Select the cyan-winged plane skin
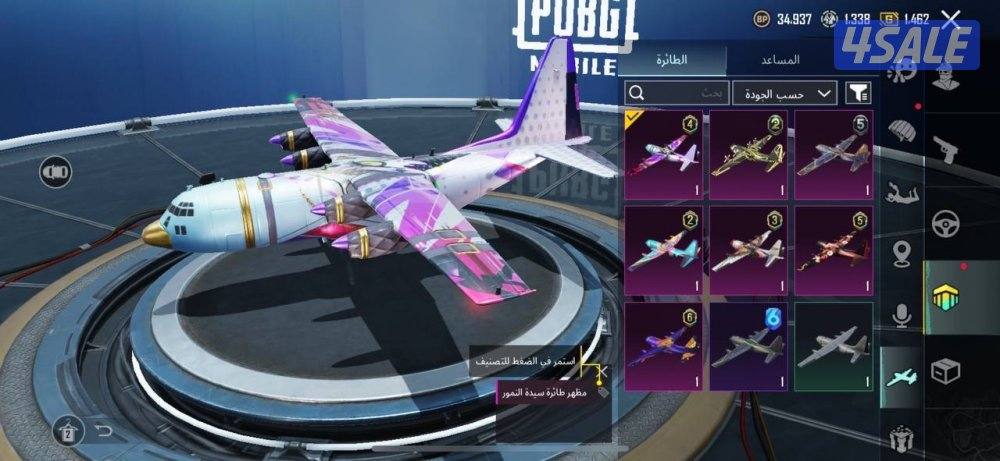This screenshot has height=461, width=1000. pyautogui.click(x=663, y=248)
